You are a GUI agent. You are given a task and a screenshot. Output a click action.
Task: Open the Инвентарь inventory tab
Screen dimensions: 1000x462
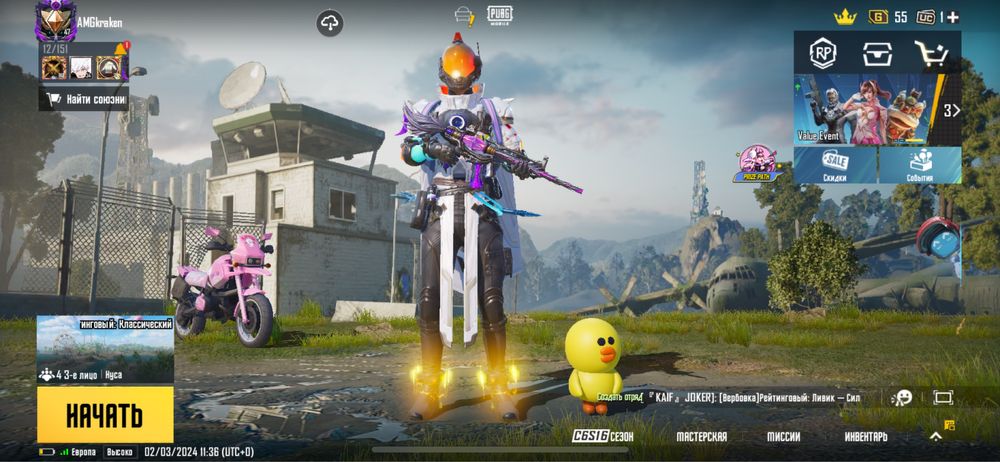[x=865, y=437]
